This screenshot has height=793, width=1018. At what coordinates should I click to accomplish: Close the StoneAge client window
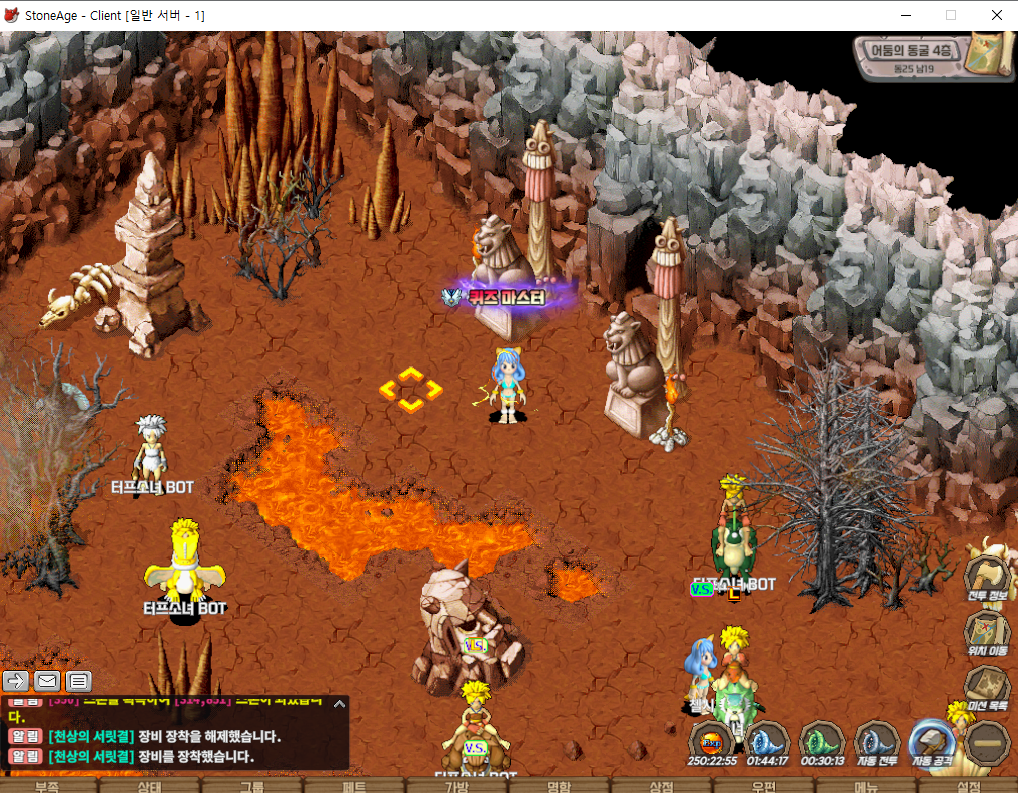(996, 15)
